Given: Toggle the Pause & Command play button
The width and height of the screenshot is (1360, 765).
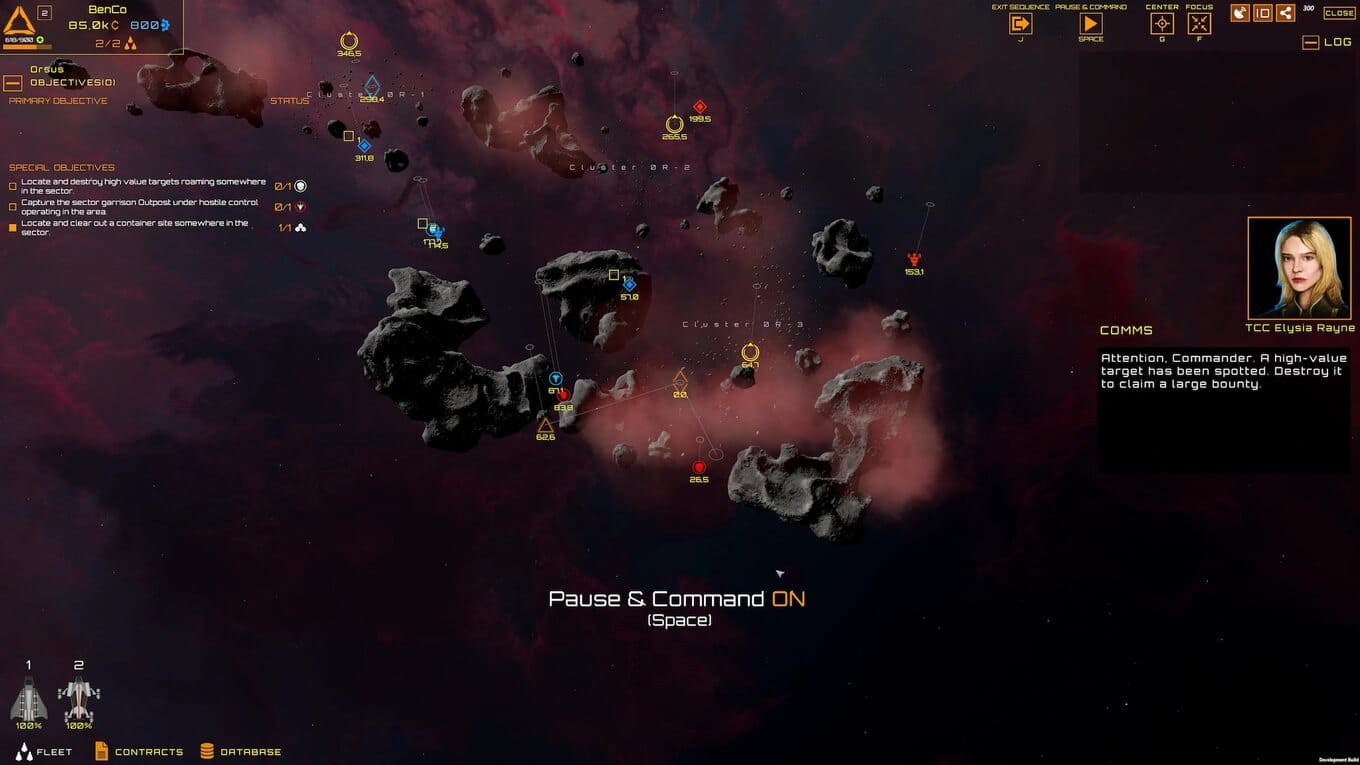Looking at the screenshot, I should point(1090,24).
